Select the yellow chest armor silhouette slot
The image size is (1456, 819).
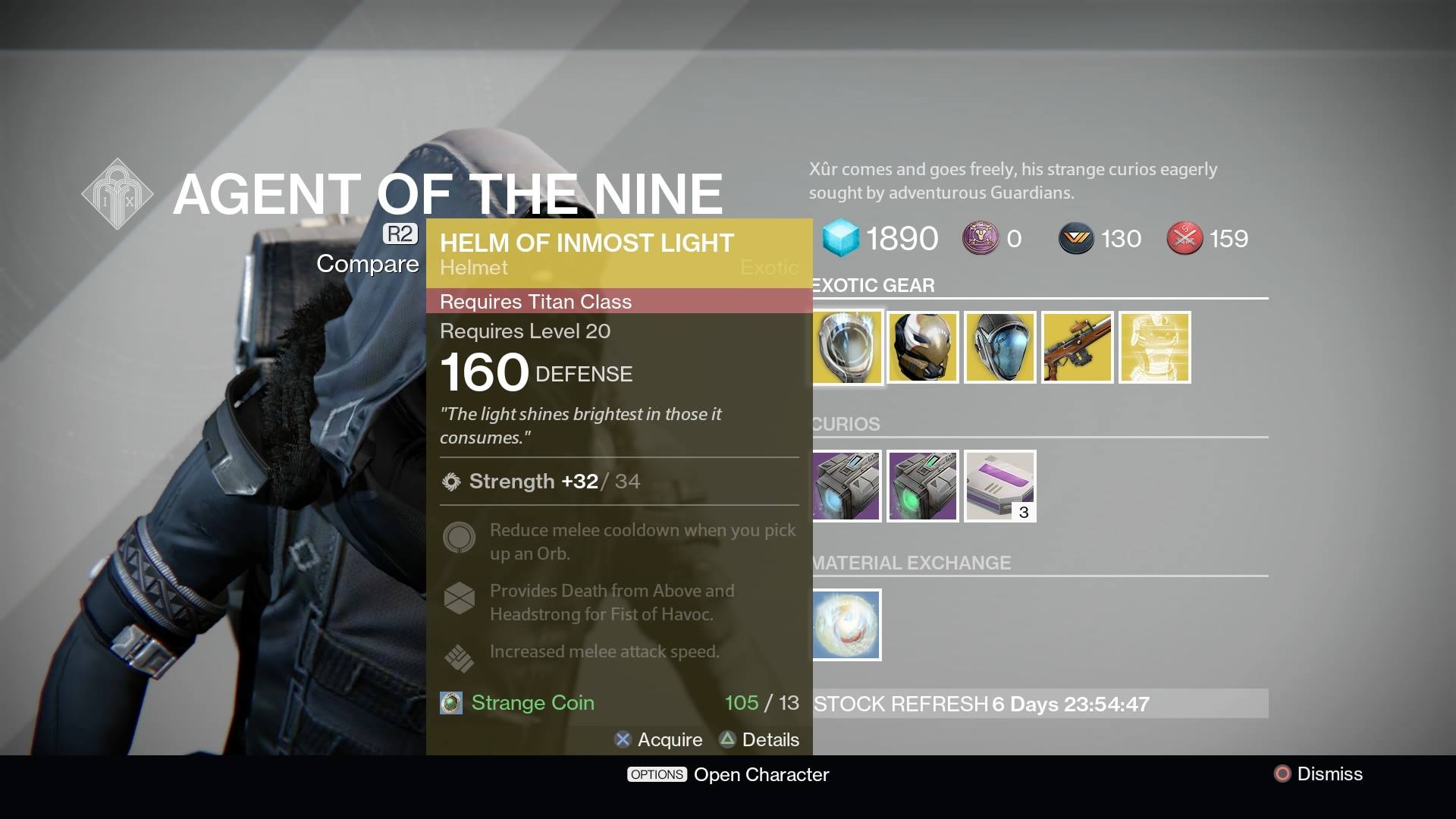click(1155, 347)
